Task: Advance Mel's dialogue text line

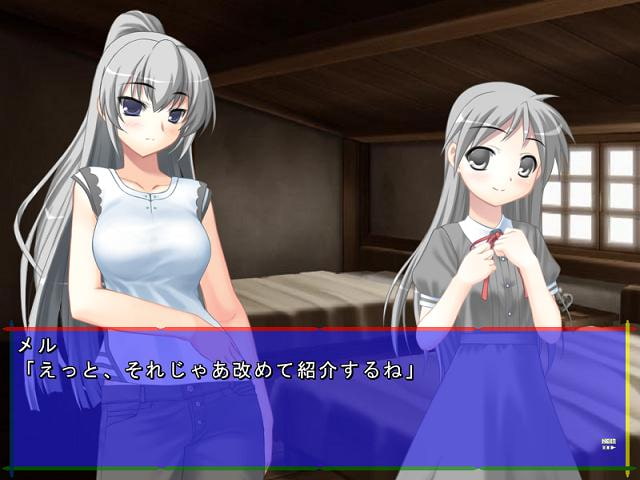Action: (x=220, y=369)
